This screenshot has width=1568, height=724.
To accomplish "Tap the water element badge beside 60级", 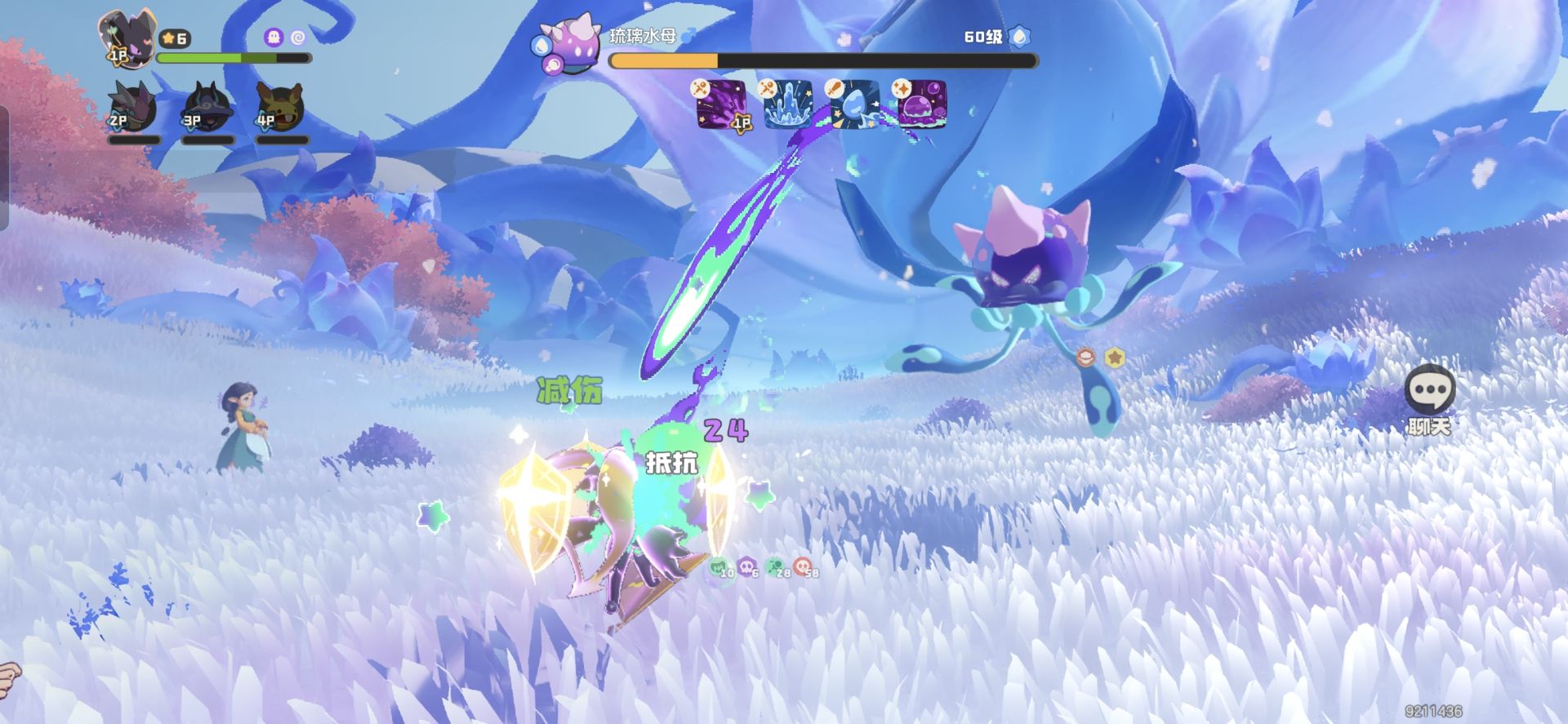I will 1020,37.
